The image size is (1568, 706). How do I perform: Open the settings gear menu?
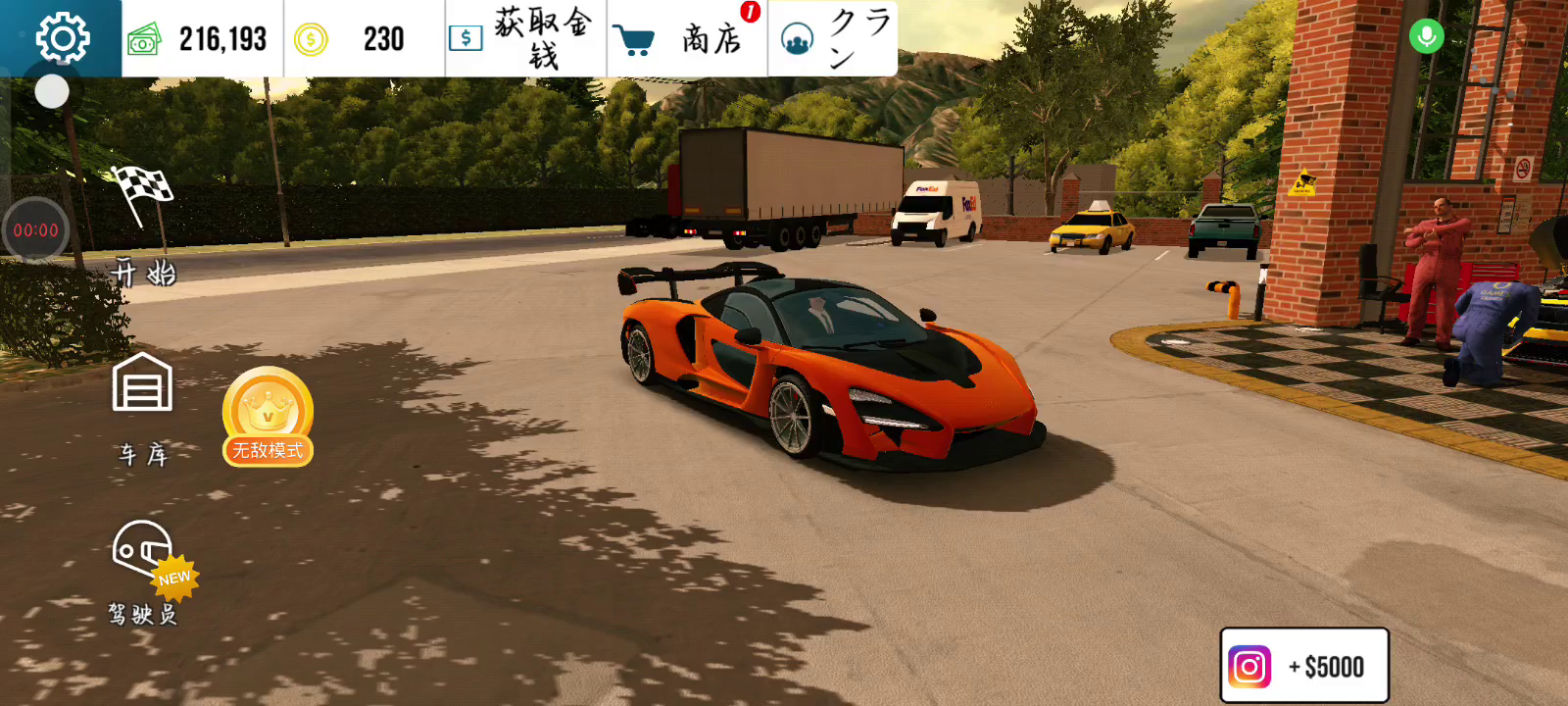(x=62, y=38)
